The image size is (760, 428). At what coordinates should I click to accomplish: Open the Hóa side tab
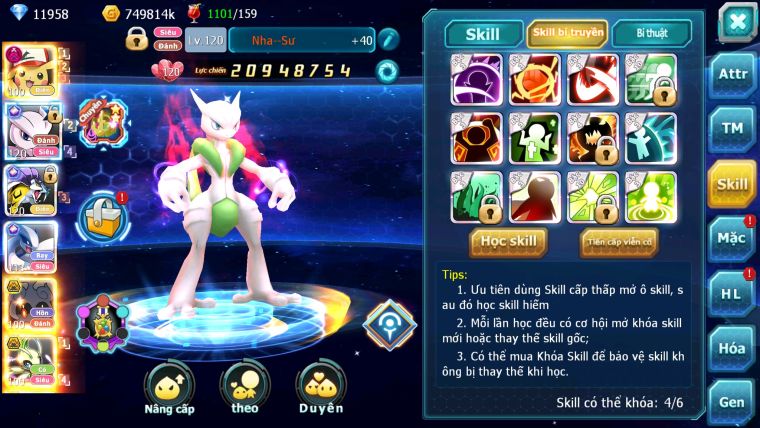coord(731,347)
